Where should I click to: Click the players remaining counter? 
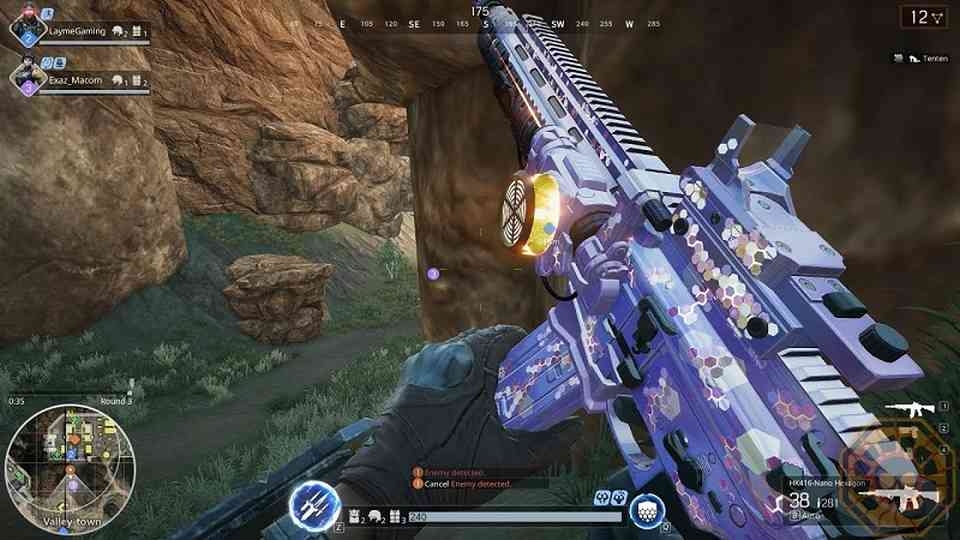point(925,17)
